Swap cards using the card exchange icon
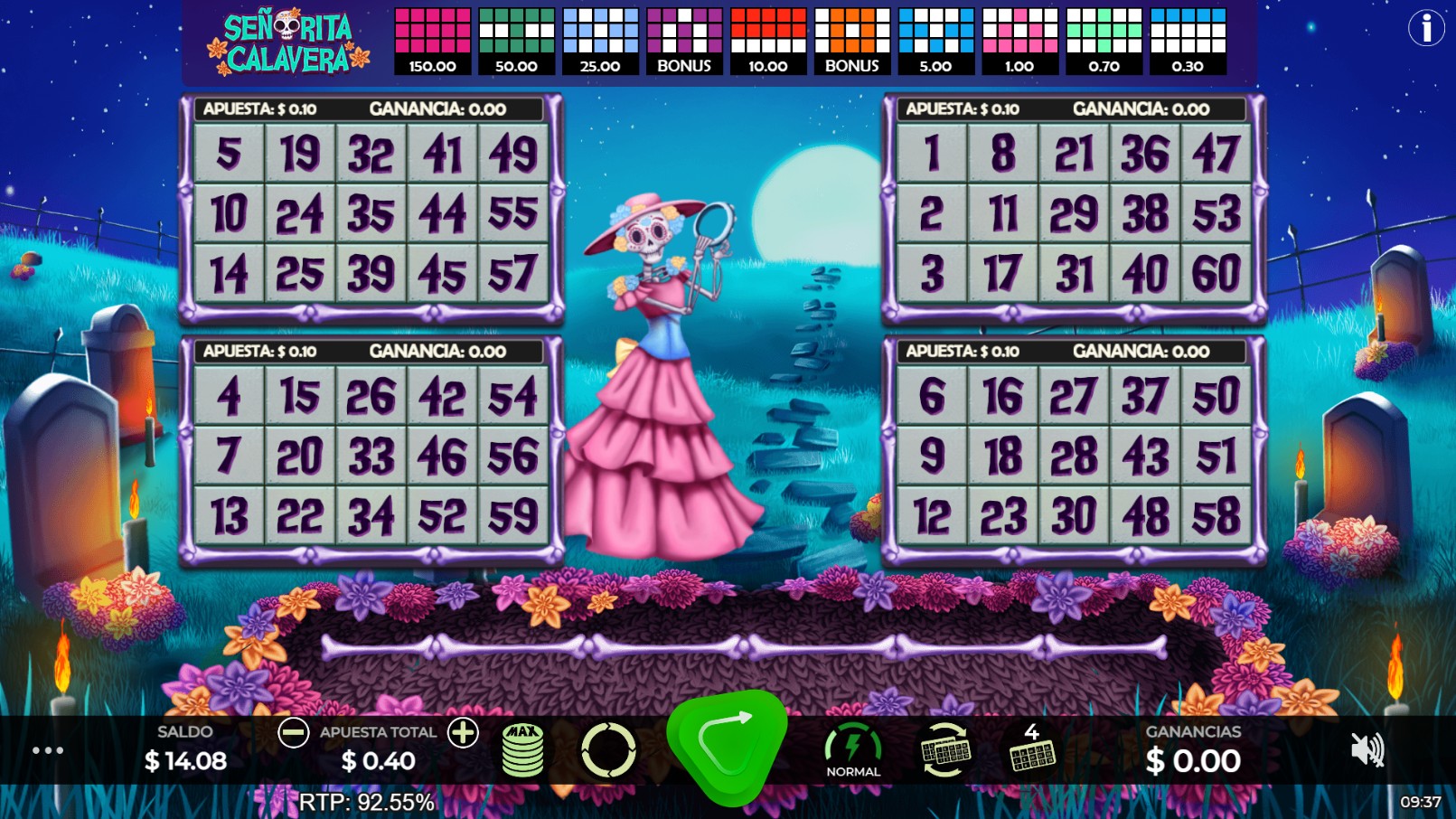Image resolution: width=1456 pixels, height=819 pixels. point(943,748)
